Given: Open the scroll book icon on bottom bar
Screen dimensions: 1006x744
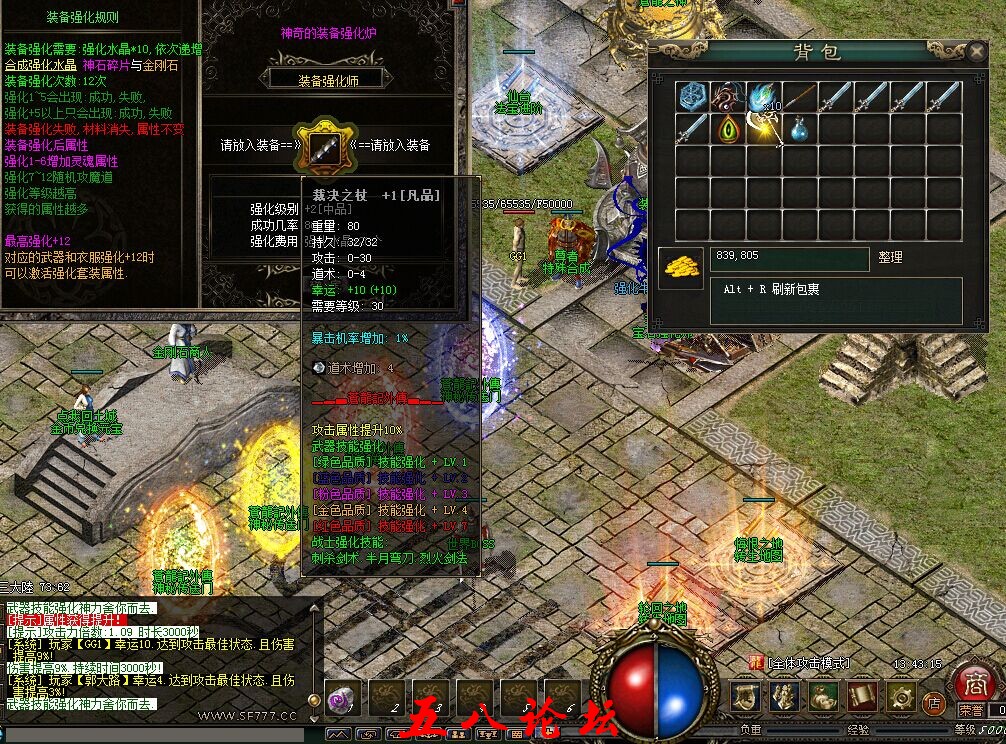Looking at the screenshot, I should (862, 697).
